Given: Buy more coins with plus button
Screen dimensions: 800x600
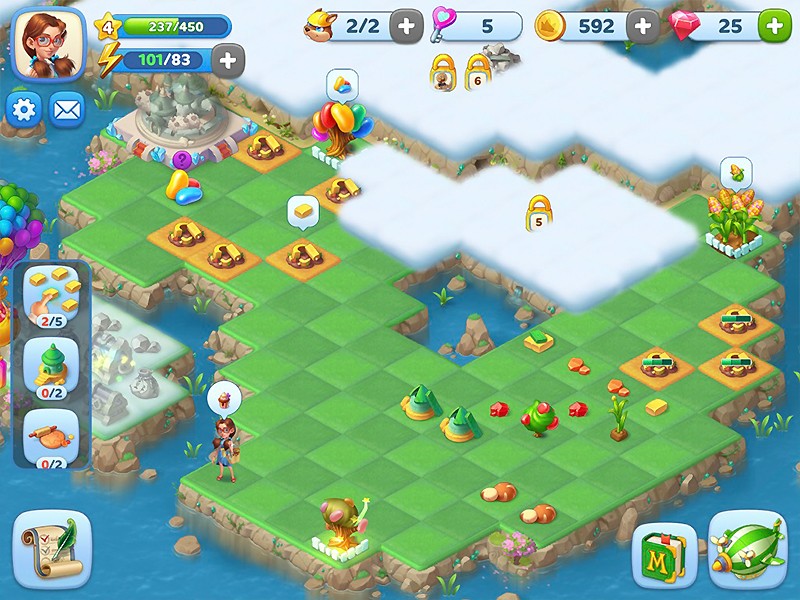Looking at the screenshot, I should click(641, 26).
